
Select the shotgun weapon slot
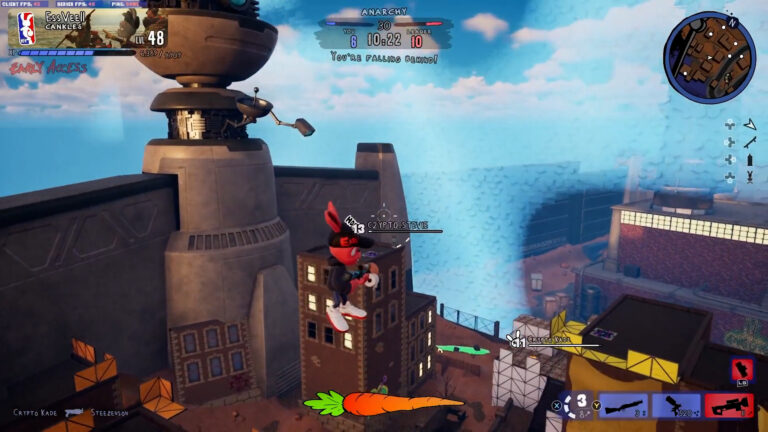pyautogui.click(x=623, y=404)
